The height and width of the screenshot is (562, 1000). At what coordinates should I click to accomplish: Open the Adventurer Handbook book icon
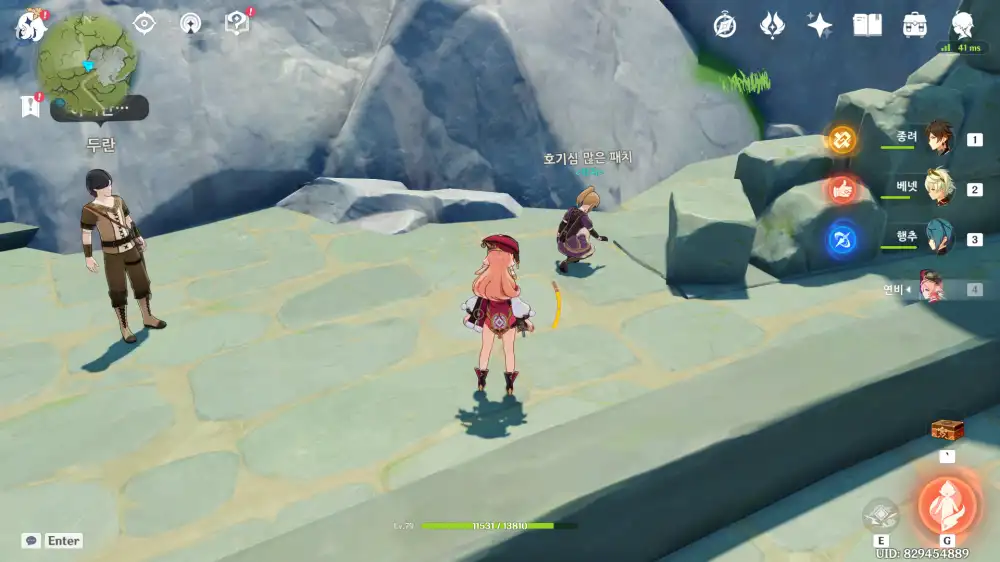pyautogui.click(x=867, y=26)
